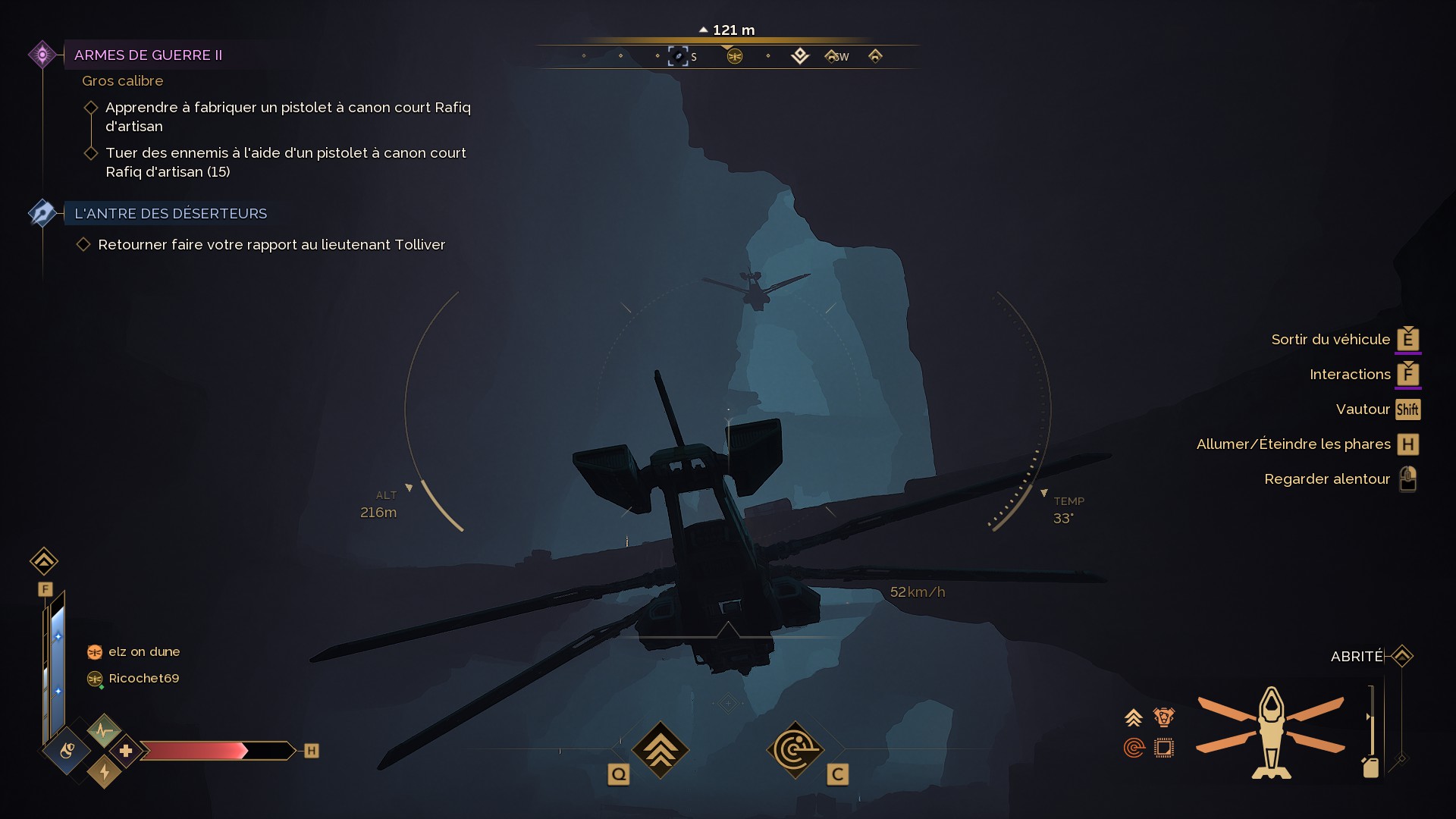Open the L'Antre des Déserteurs quest tracker
The image size is (1456, 819).
(x=170, y=214)
